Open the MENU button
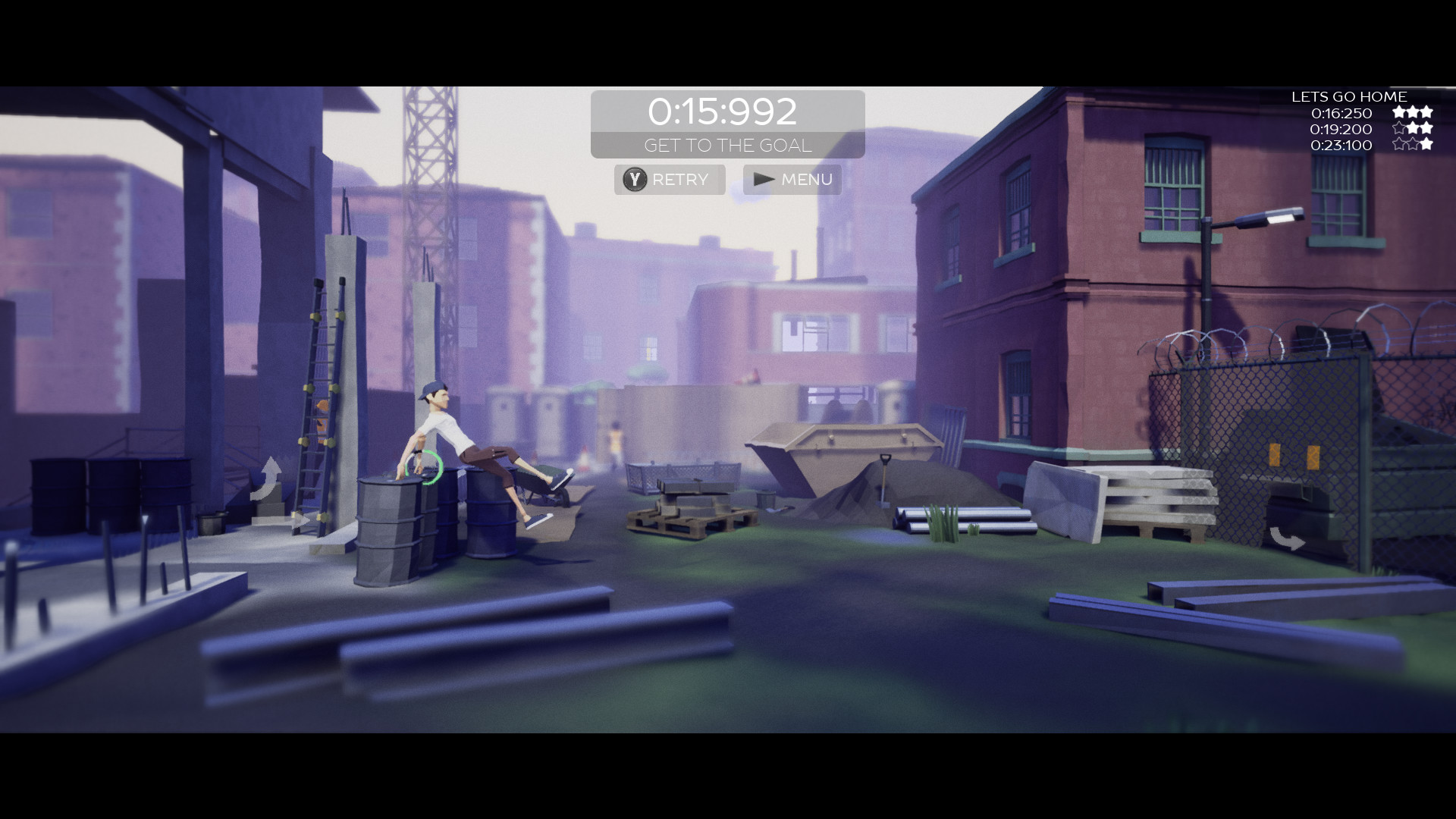This screenshot has height=819, width=1456. click(x=792, y=180)
